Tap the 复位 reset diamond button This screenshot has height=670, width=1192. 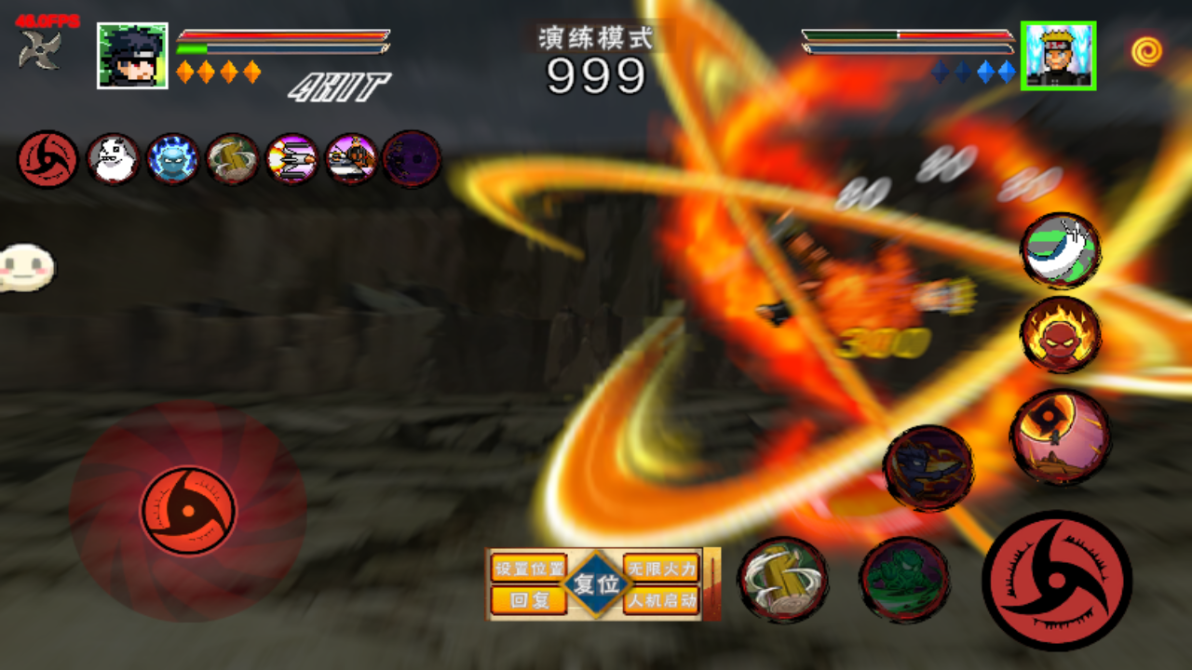[x=596, y=584]
